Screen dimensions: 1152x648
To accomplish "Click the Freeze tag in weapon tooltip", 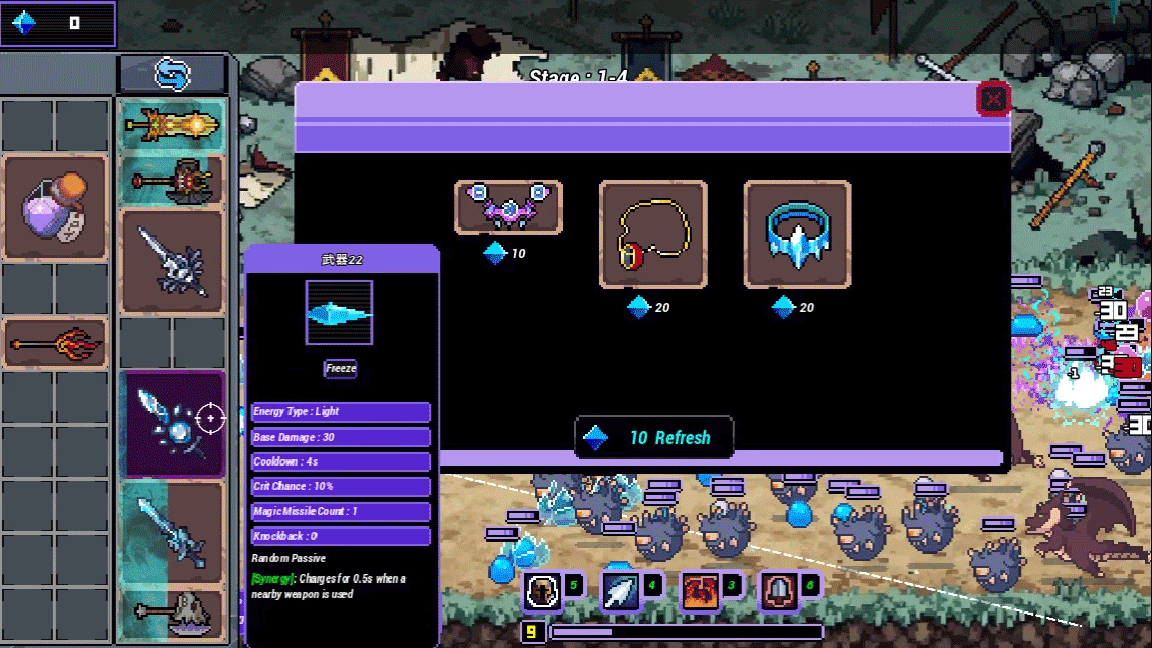I will pyautogui.click(x=340, y=369).
